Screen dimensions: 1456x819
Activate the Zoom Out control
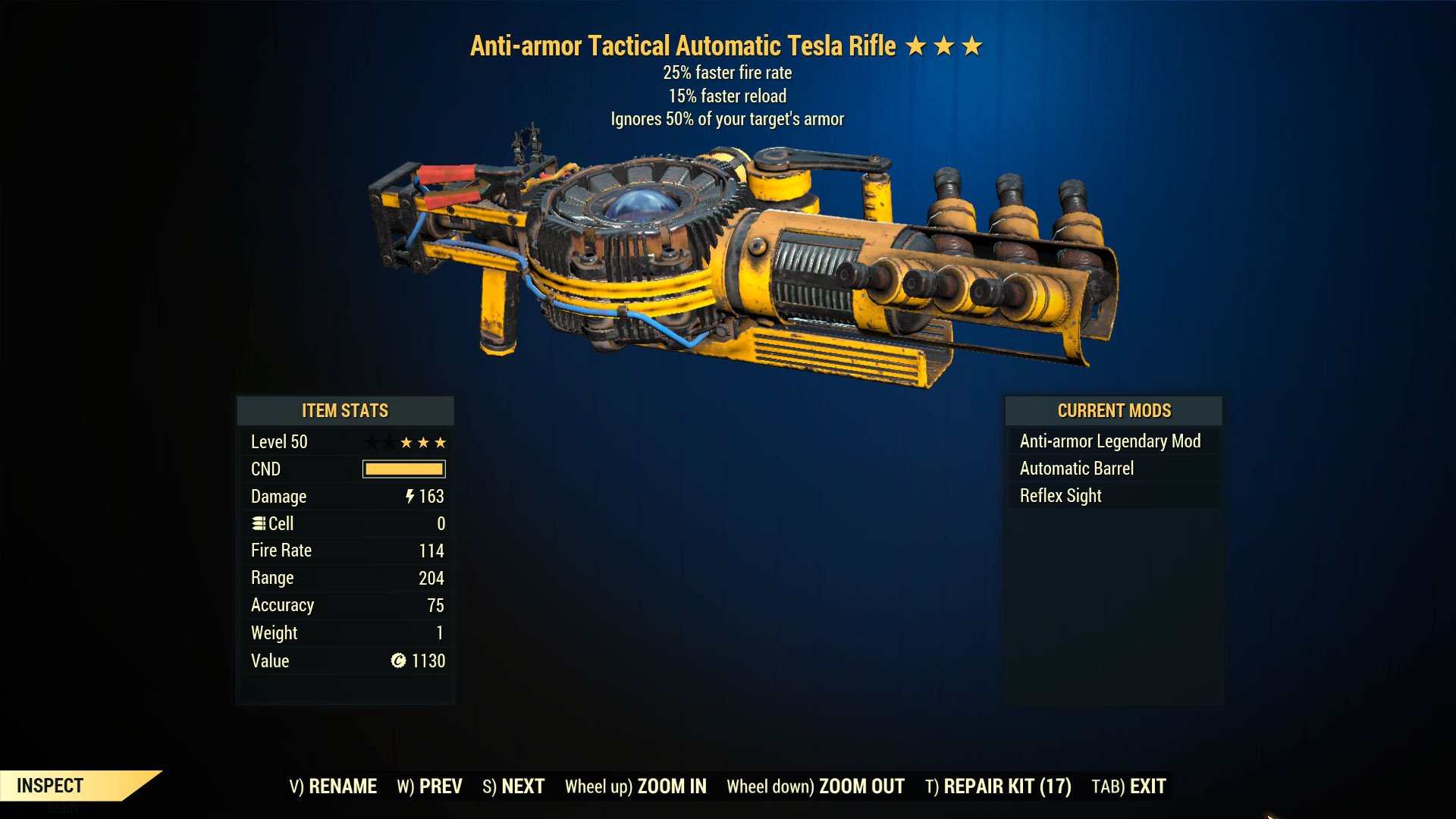[815, 786]
